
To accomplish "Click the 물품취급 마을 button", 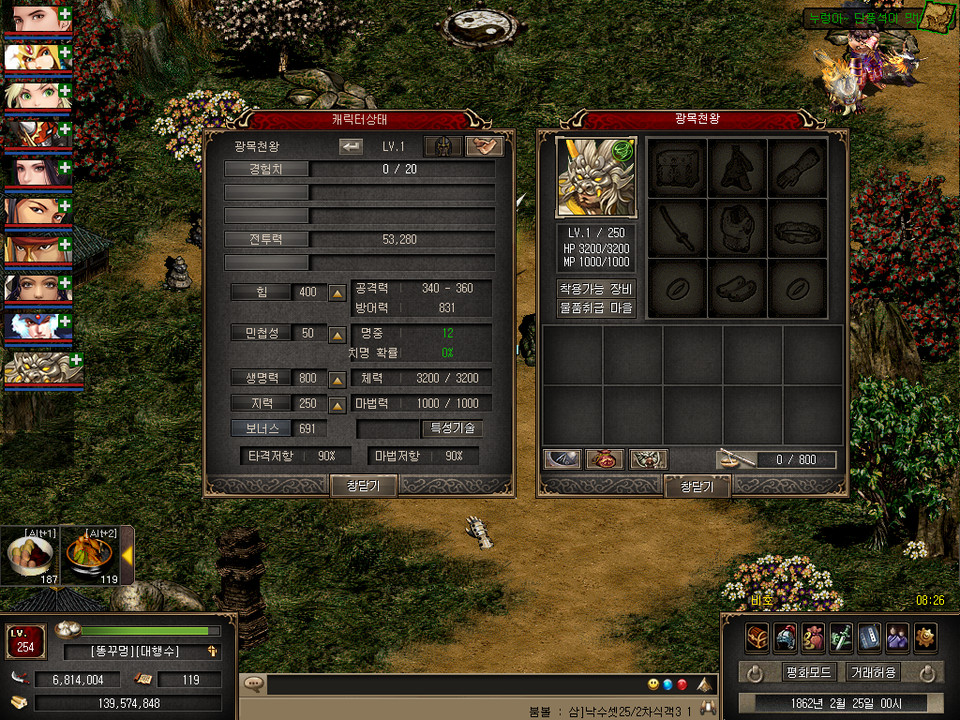I will (x=596, y=308).
